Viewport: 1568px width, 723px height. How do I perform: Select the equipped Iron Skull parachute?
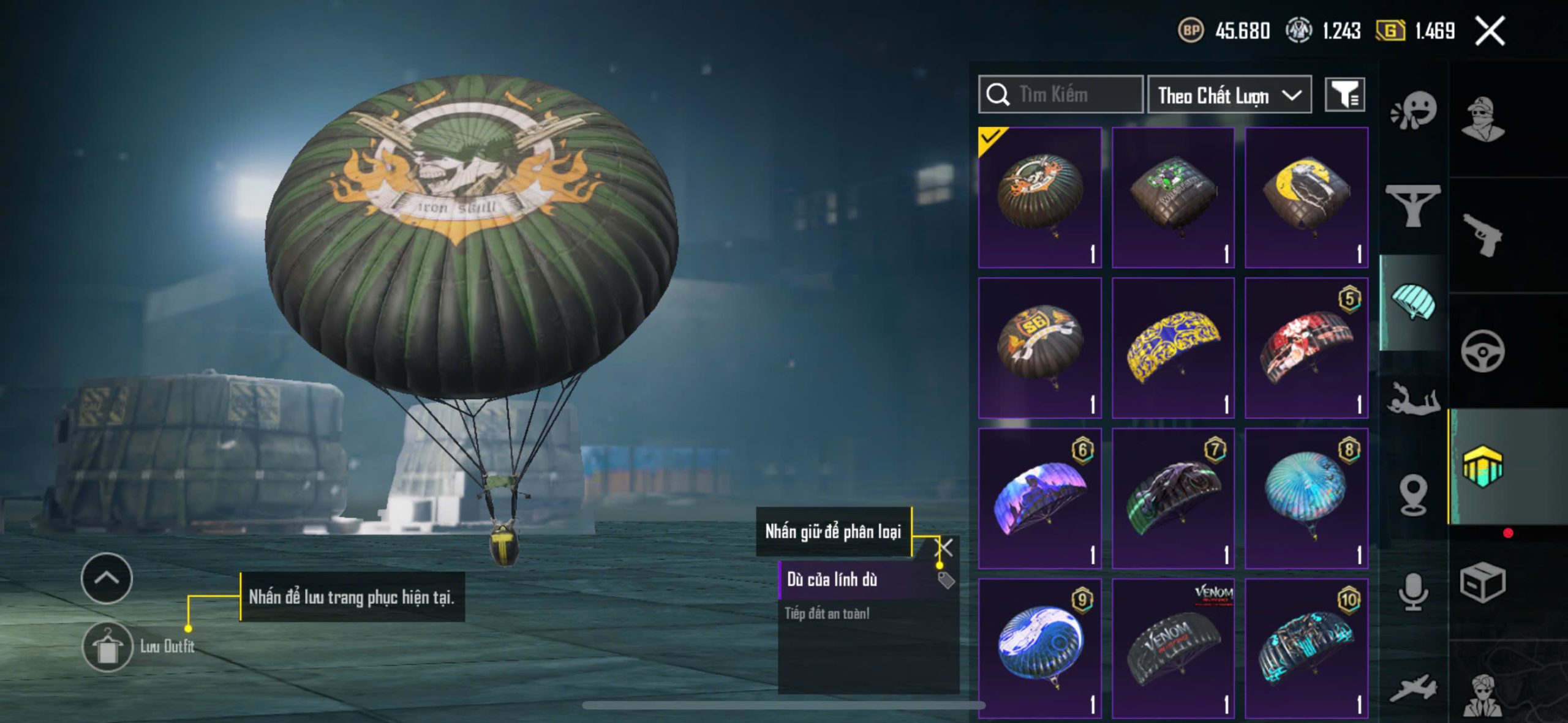(x=1040, y=198)
